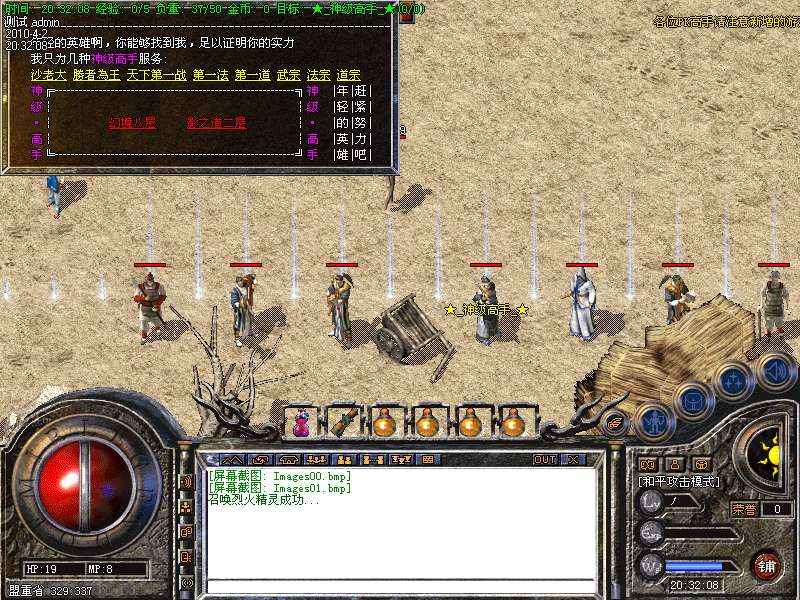Open the red 铺 shop button
This screenshot has height=600, width=800.
coord(767,564)
